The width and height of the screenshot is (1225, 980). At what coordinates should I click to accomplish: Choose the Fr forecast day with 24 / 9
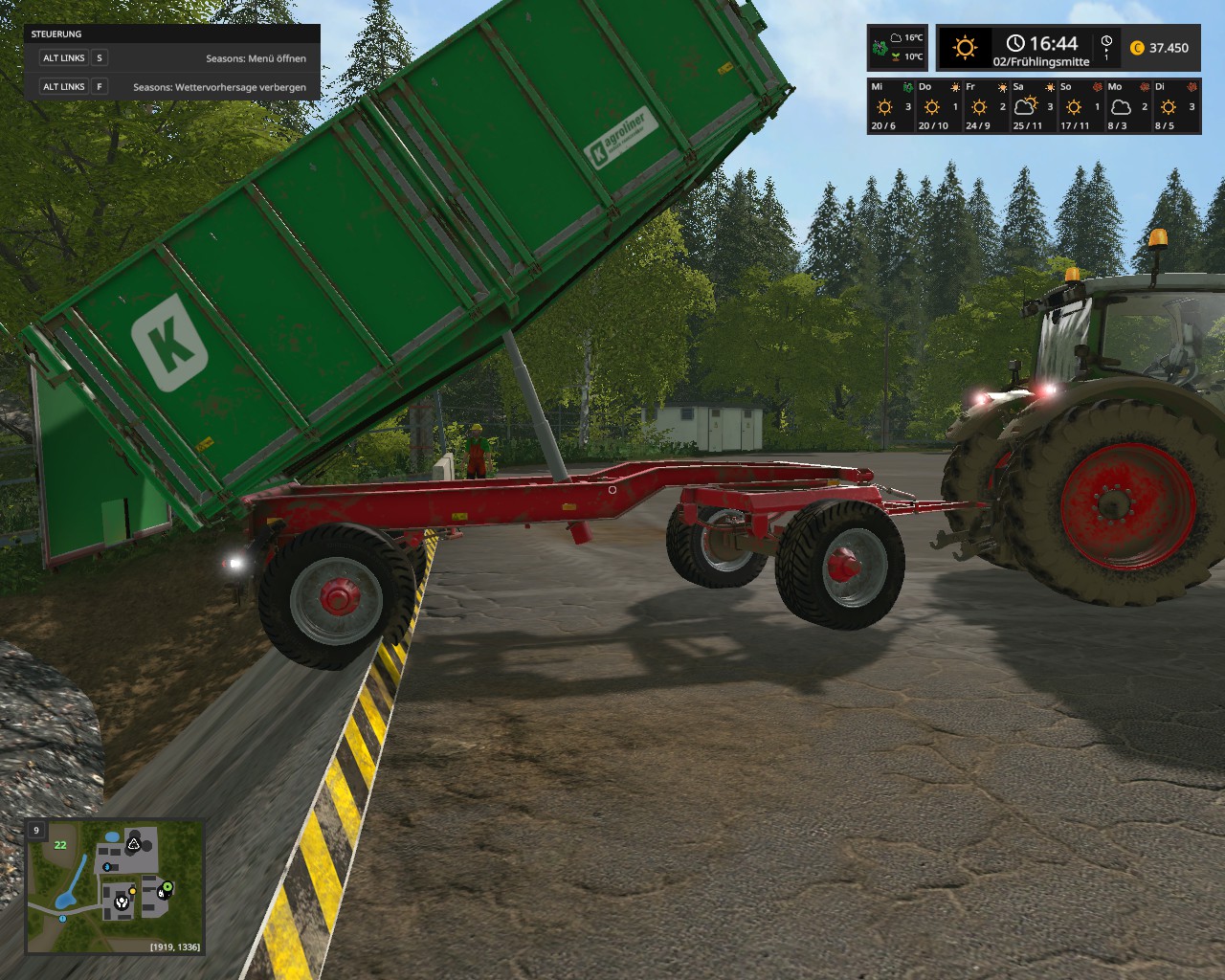(985, 106)
